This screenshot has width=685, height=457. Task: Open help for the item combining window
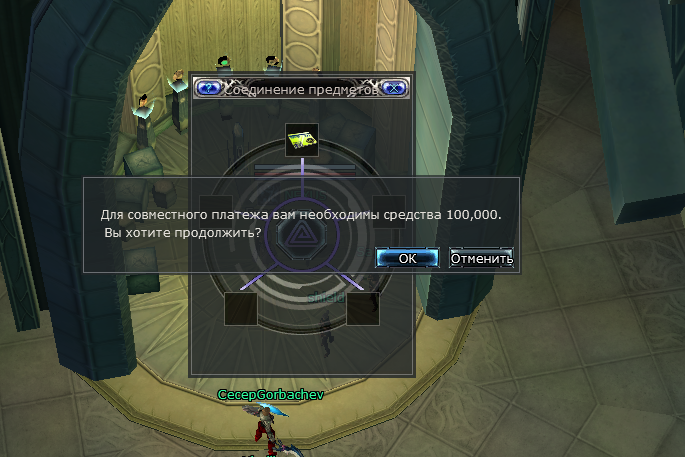[x=209, y=87]
